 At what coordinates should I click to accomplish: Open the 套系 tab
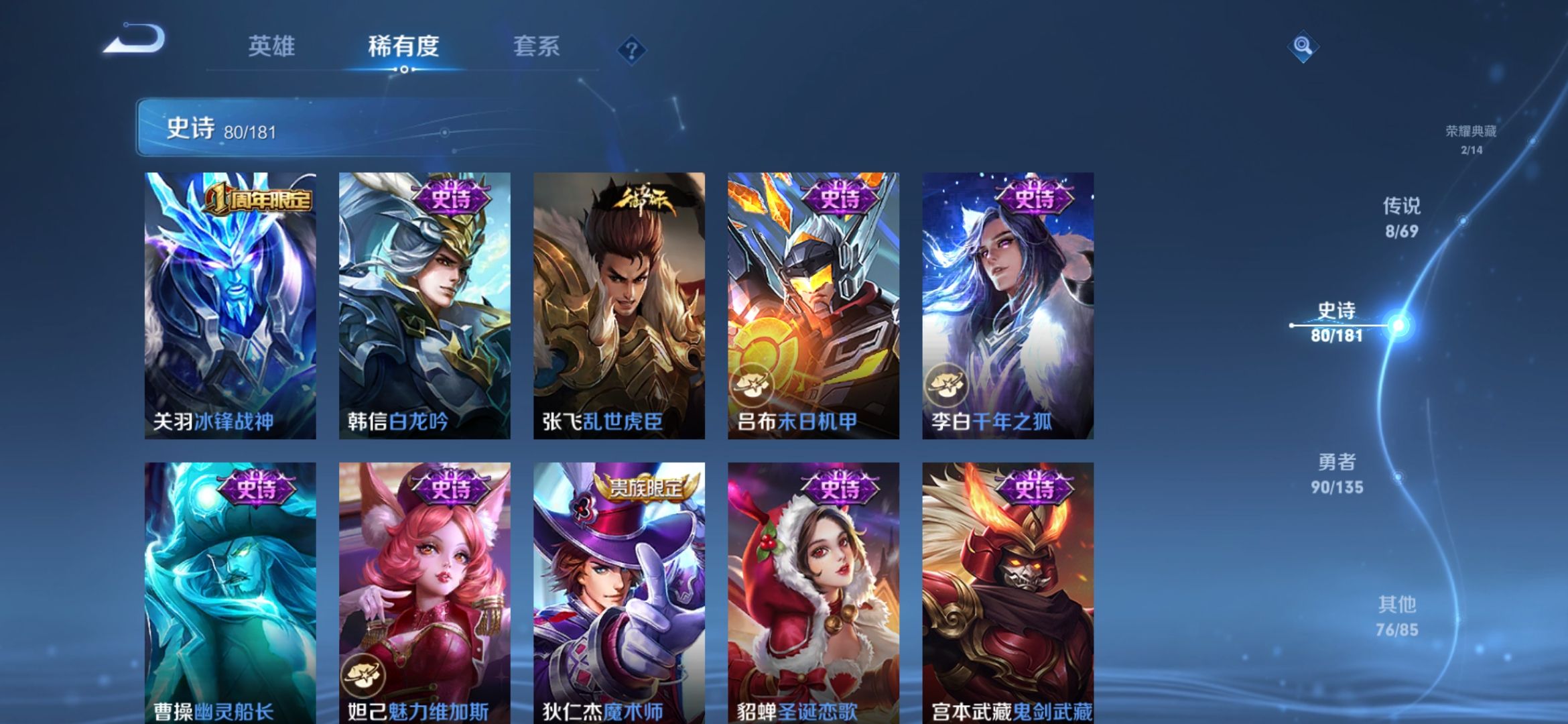tap(536, 46)
